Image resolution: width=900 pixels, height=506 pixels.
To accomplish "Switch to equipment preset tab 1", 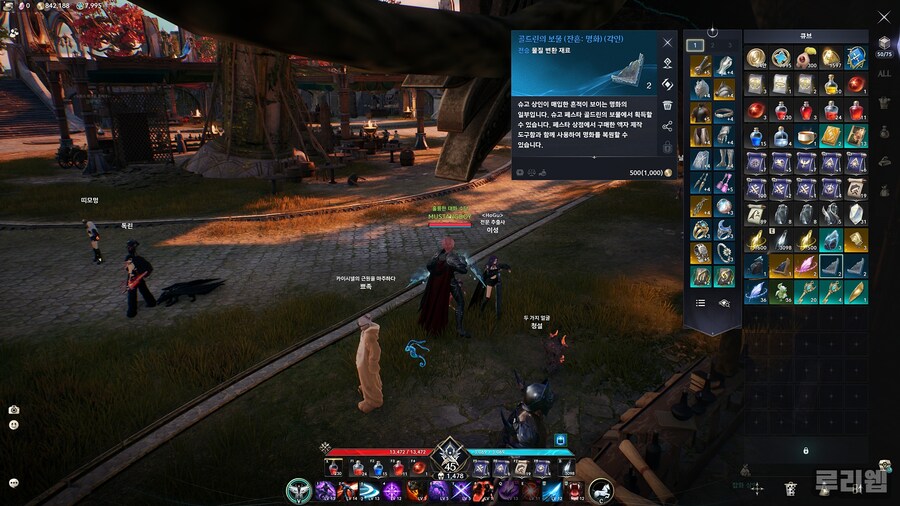I will [x=694, y=45].
